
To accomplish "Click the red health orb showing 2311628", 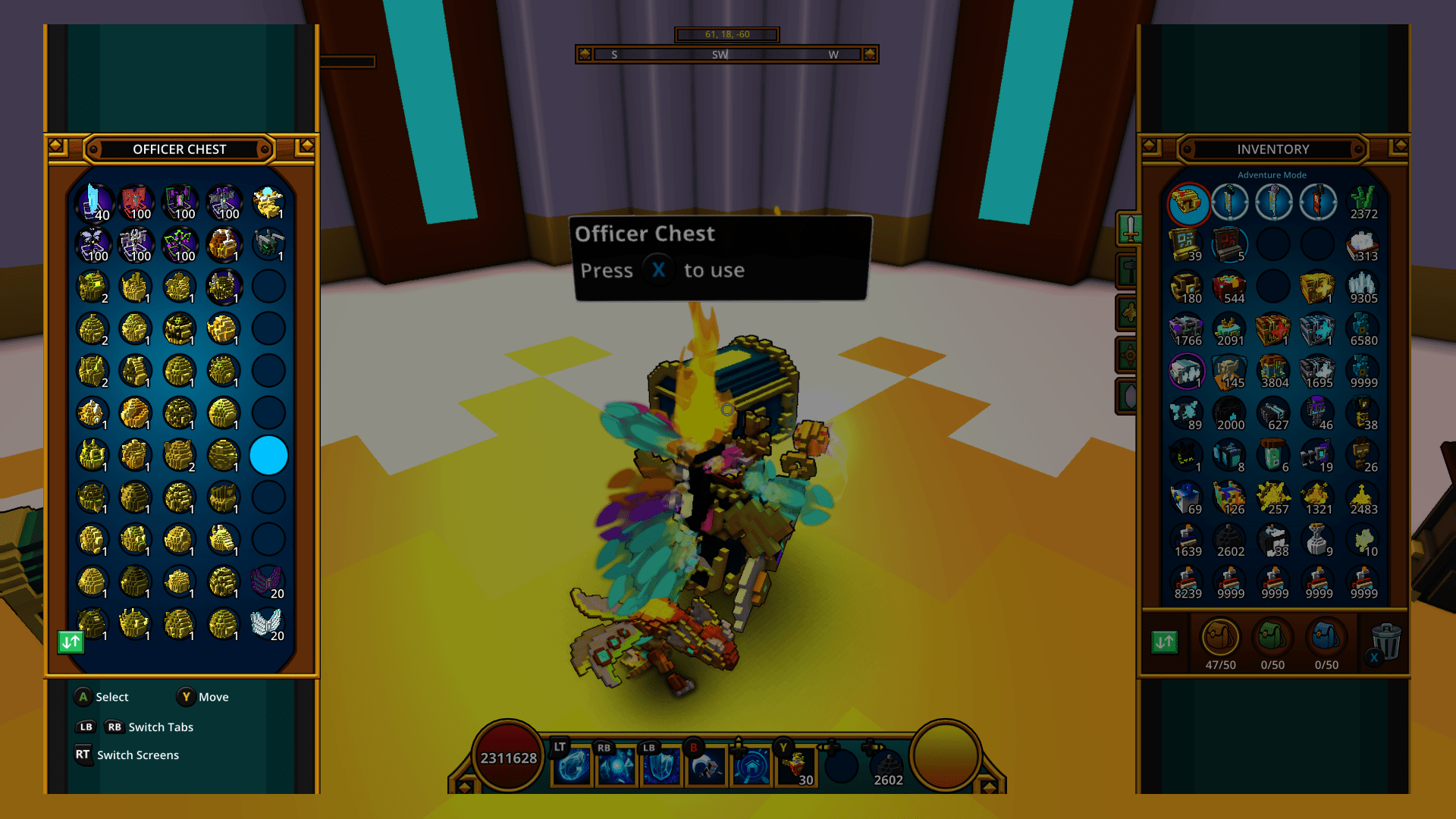I will click(x=507, y=756).
